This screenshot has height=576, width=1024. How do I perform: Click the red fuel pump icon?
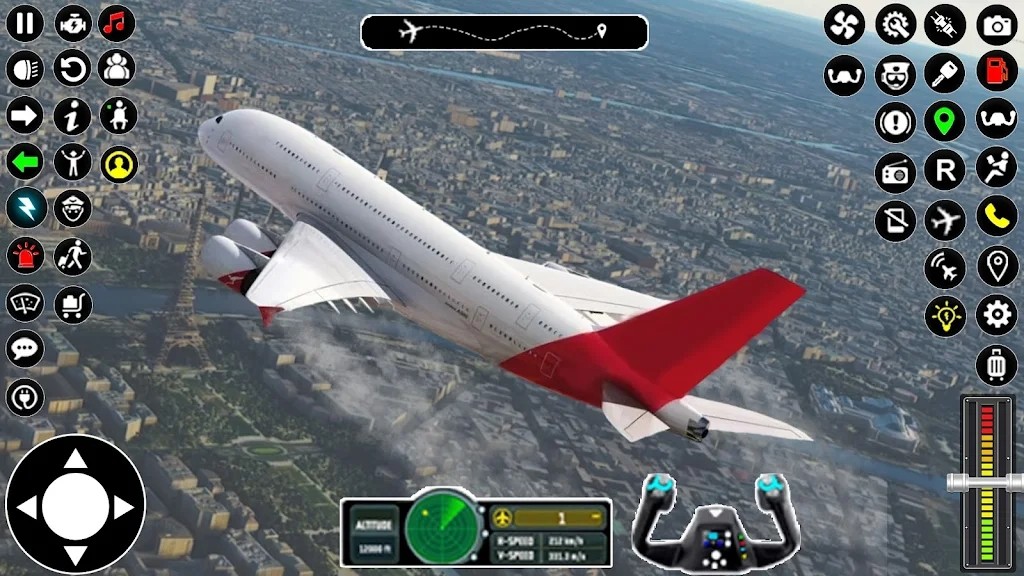[996, 71]
